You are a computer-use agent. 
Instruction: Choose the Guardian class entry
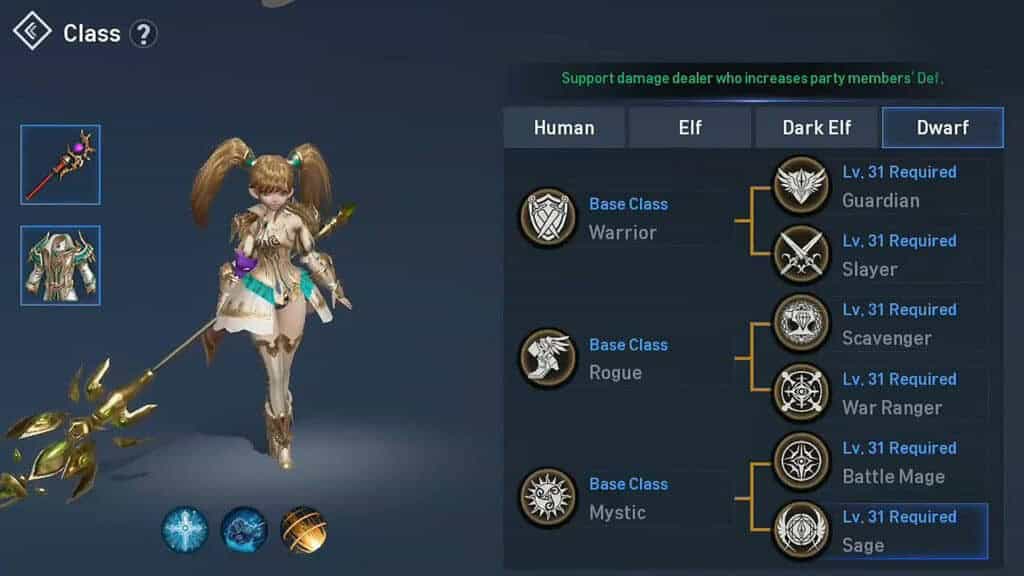(x=880, y=186)
